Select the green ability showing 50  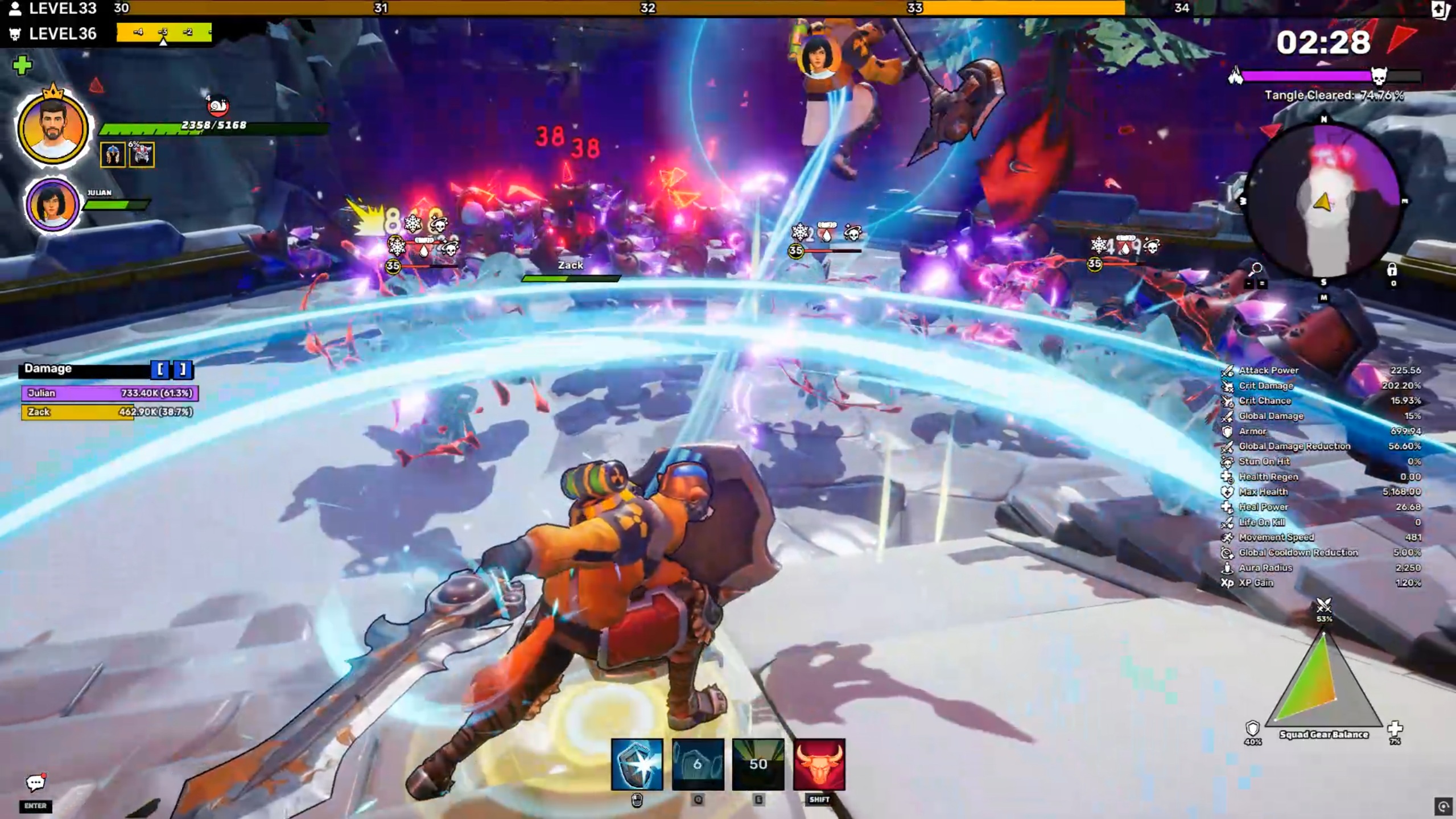coord(758,764)
